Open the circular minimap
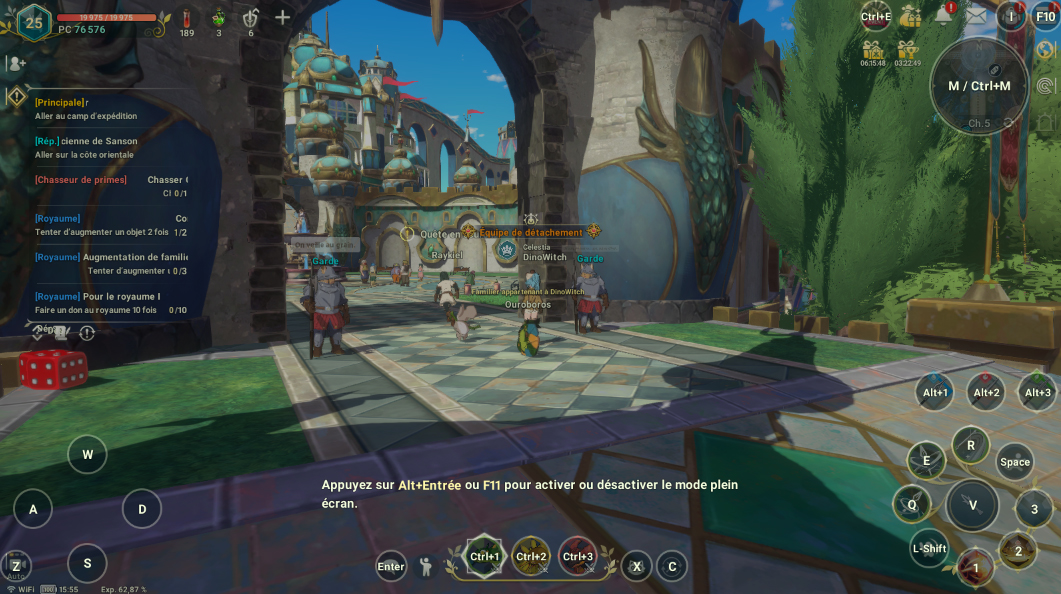This screenshot has height=594, width=1061. pyautogui.click(x=979, y=86)
